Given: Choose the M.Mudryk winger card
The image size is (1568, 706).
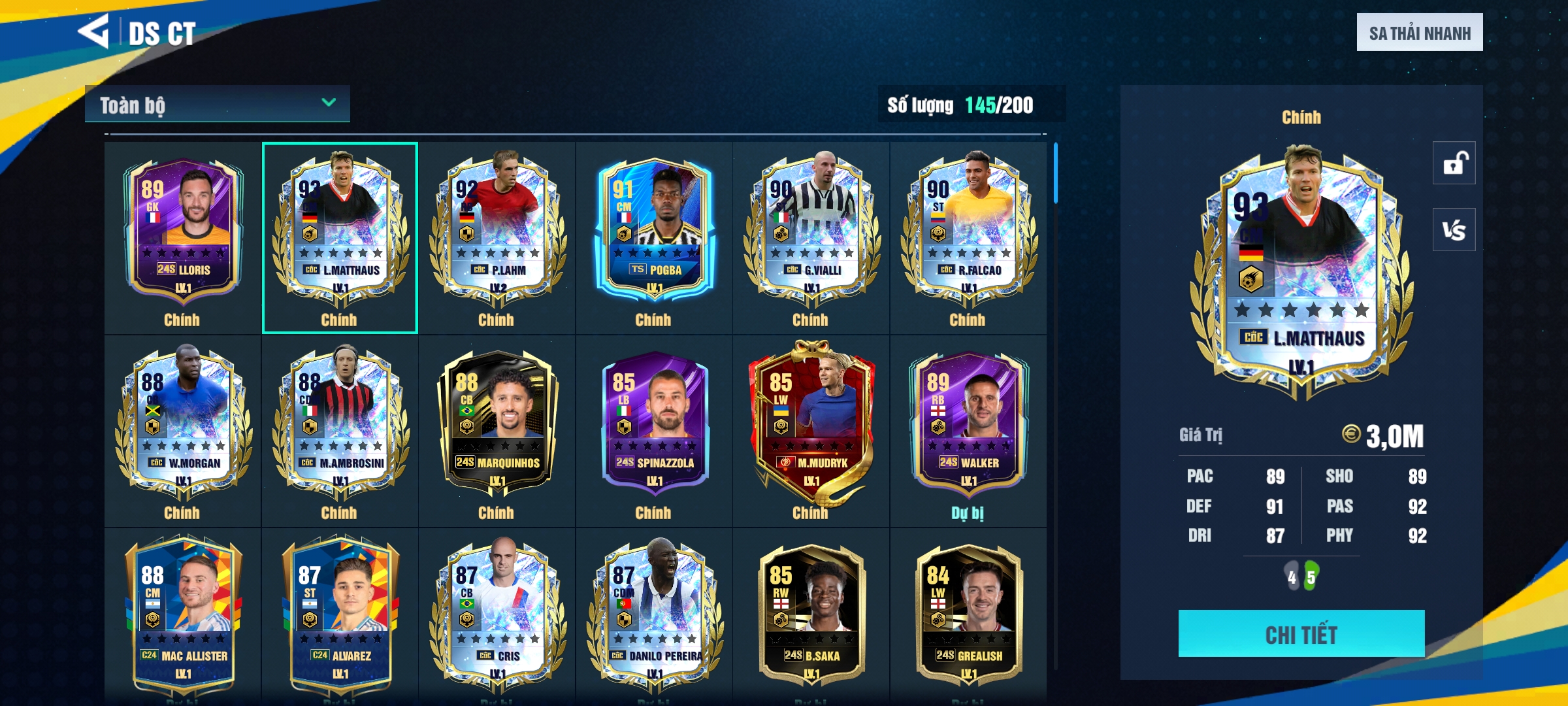Looking at the screenshot, I should [x=811, y=425].
